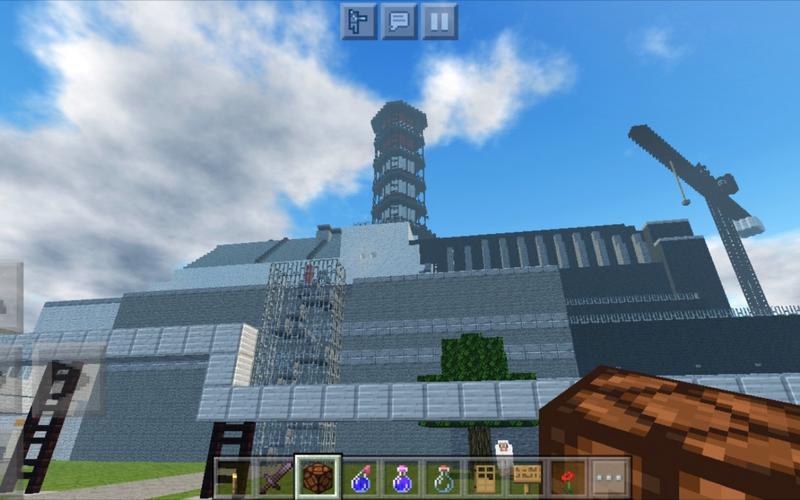Open inventory via the three-dots button
Viewport: 800px width, 500px height.
(x=610, y=477)
